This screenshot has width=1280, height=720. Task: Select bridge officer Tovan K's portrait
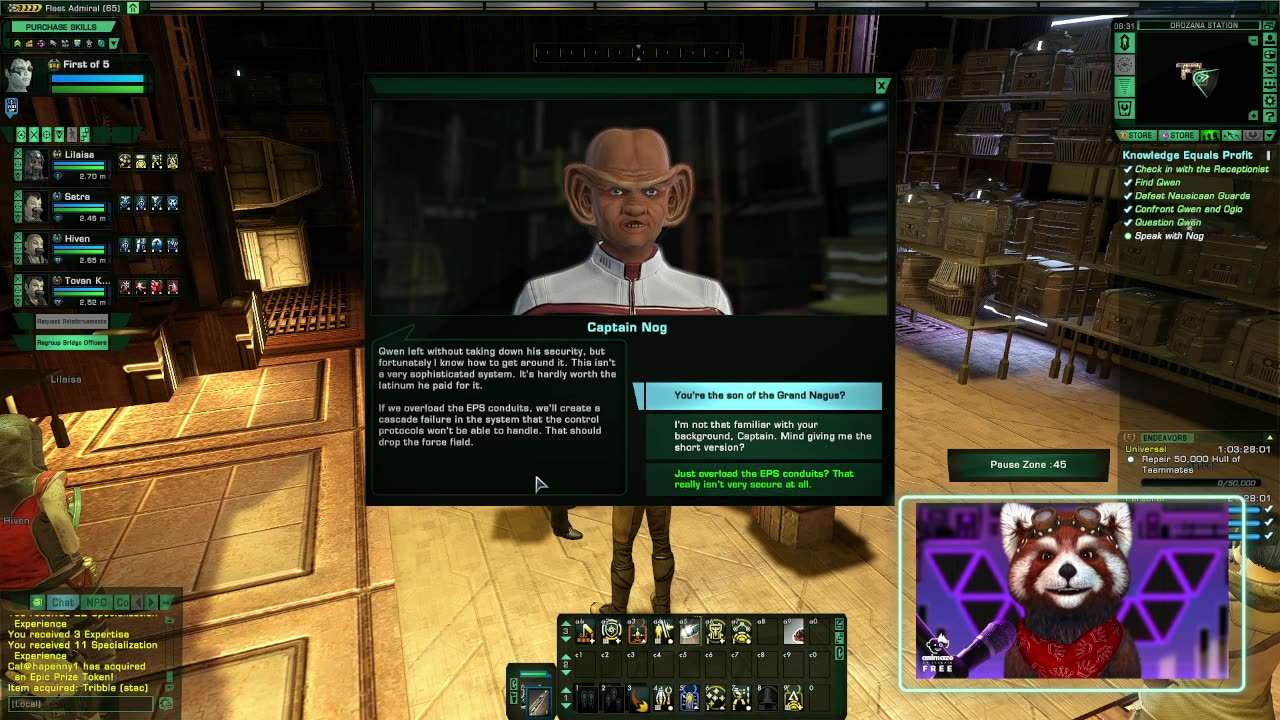pyautogui.click(x=34, y=290)
